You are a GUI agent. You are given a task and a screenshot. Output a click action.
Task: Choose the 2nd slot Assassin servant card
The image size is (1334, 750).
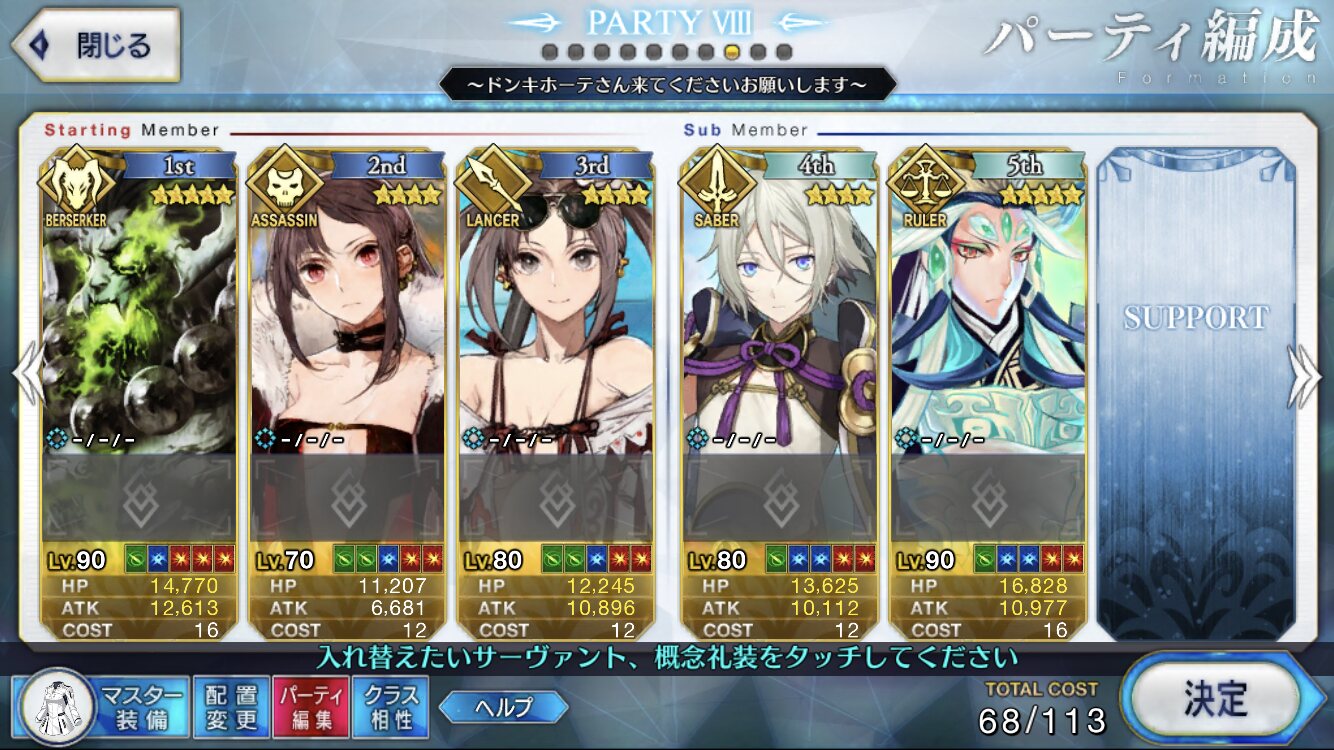(x=346, y=300)
